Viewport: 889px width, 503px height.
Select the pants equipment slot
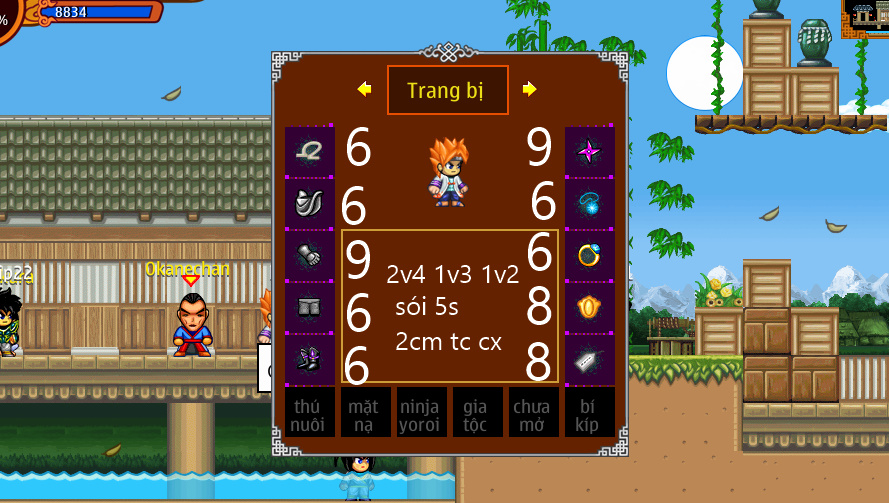coord(309,308)
